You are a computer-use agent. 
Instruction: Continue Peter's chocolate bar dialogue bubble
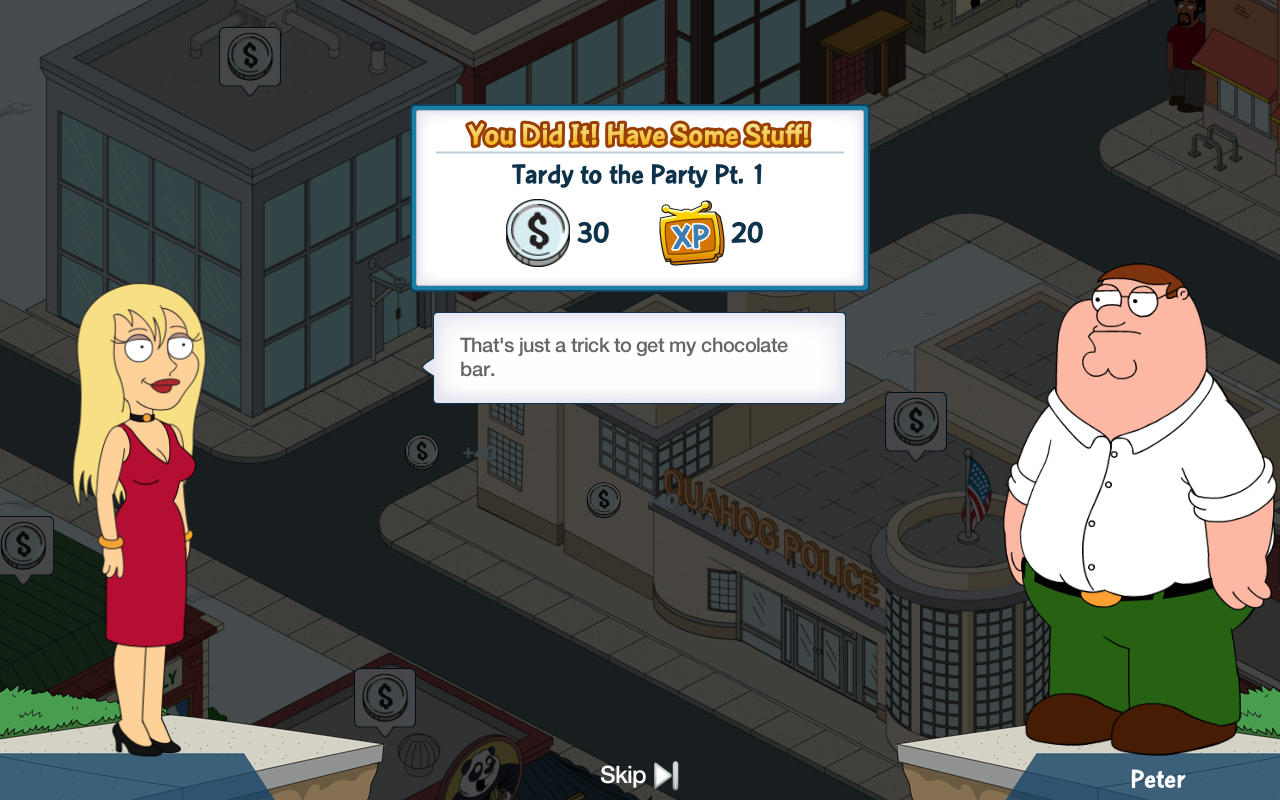pos(639,358)
